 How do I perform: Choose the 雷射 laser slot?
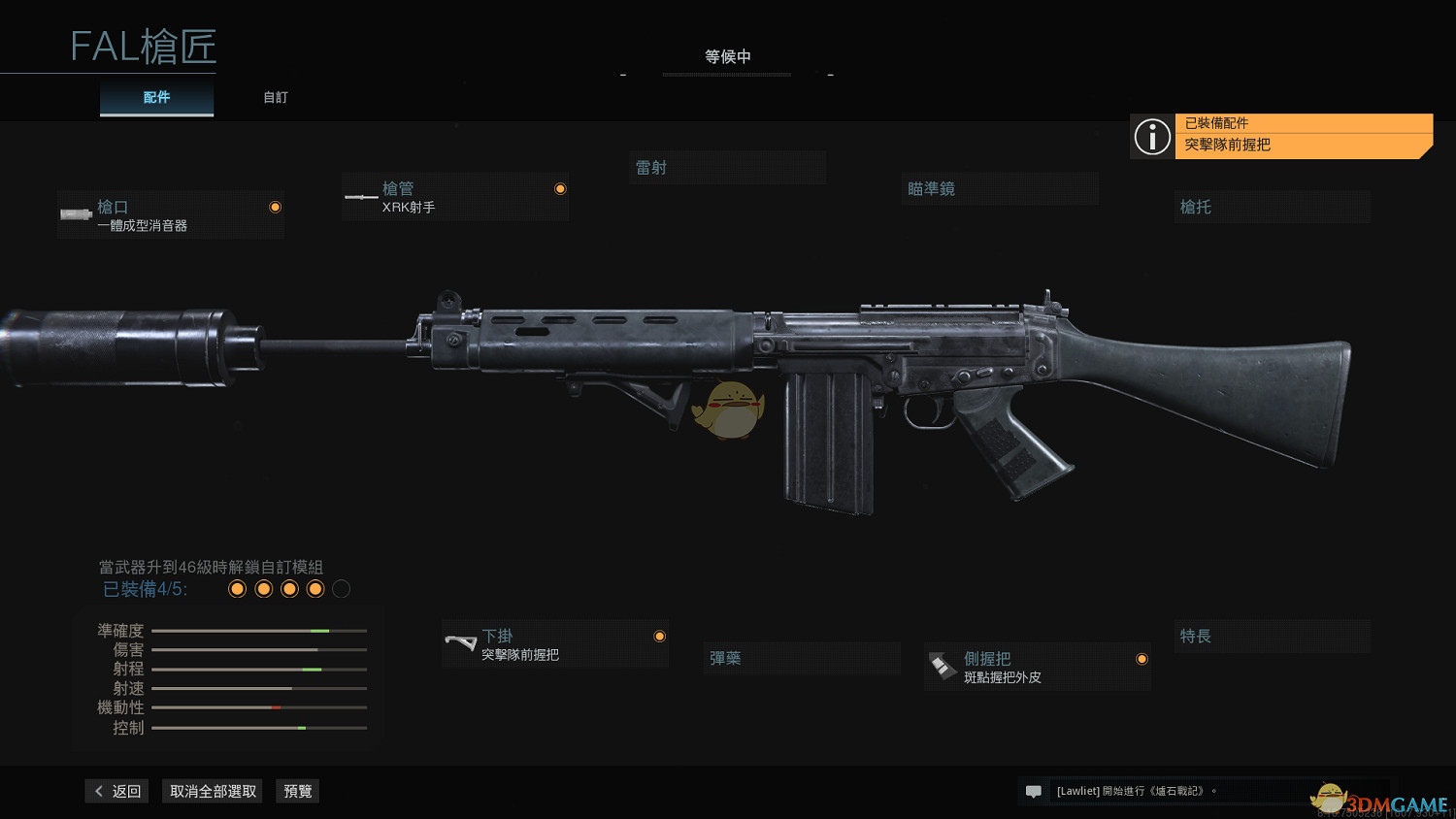728,168
